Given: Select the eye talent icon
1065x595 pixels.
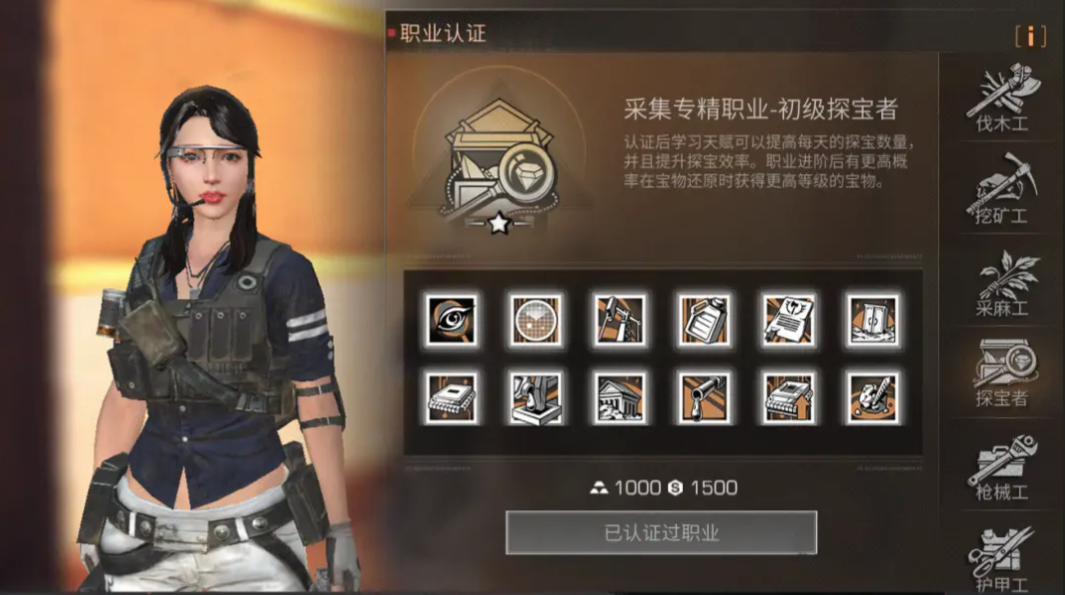Looking at the screenshot, I should [x=450, y=320].
